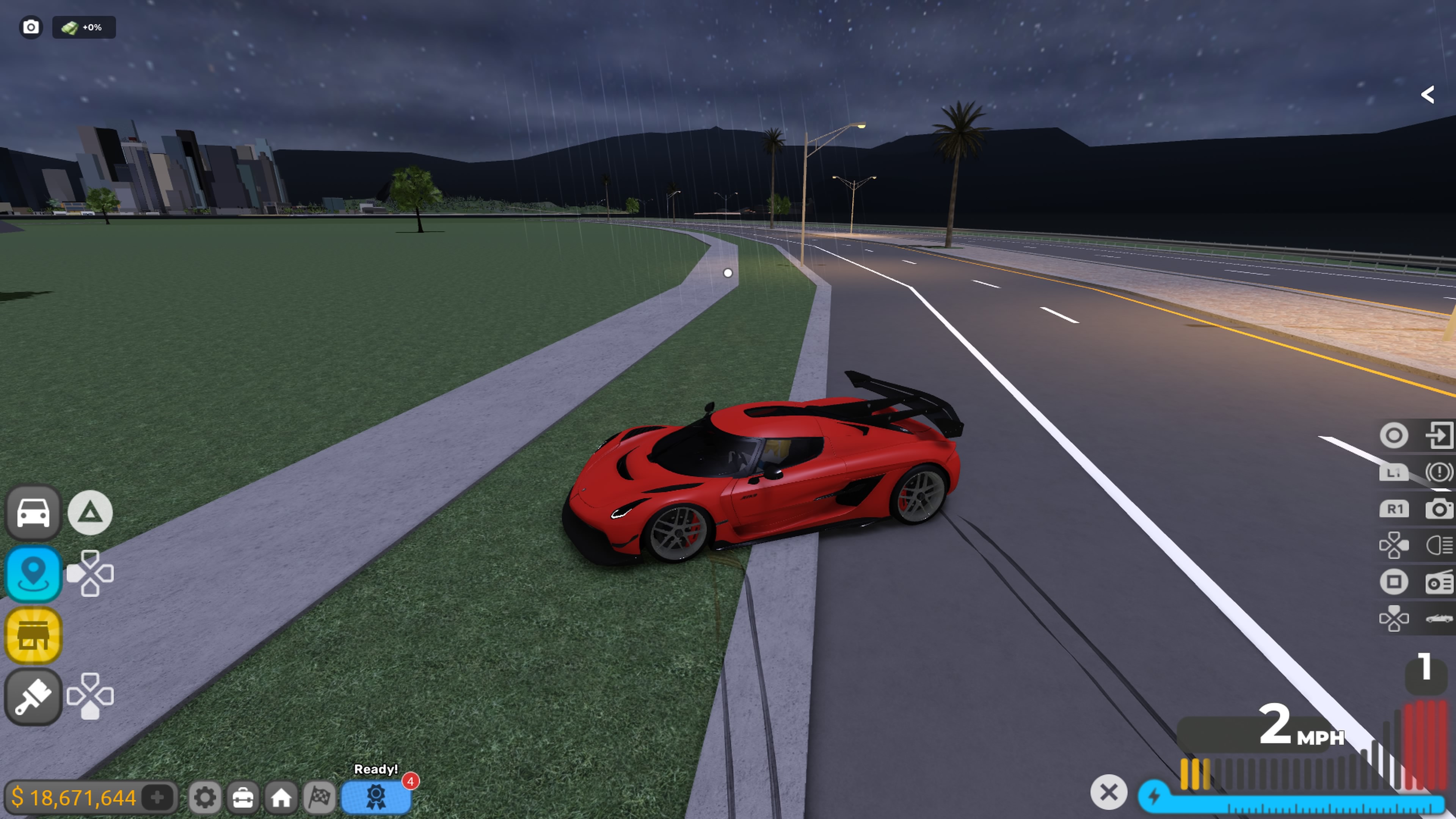
Task: Open the yellow shop button
Action: (x=33, y=635)
